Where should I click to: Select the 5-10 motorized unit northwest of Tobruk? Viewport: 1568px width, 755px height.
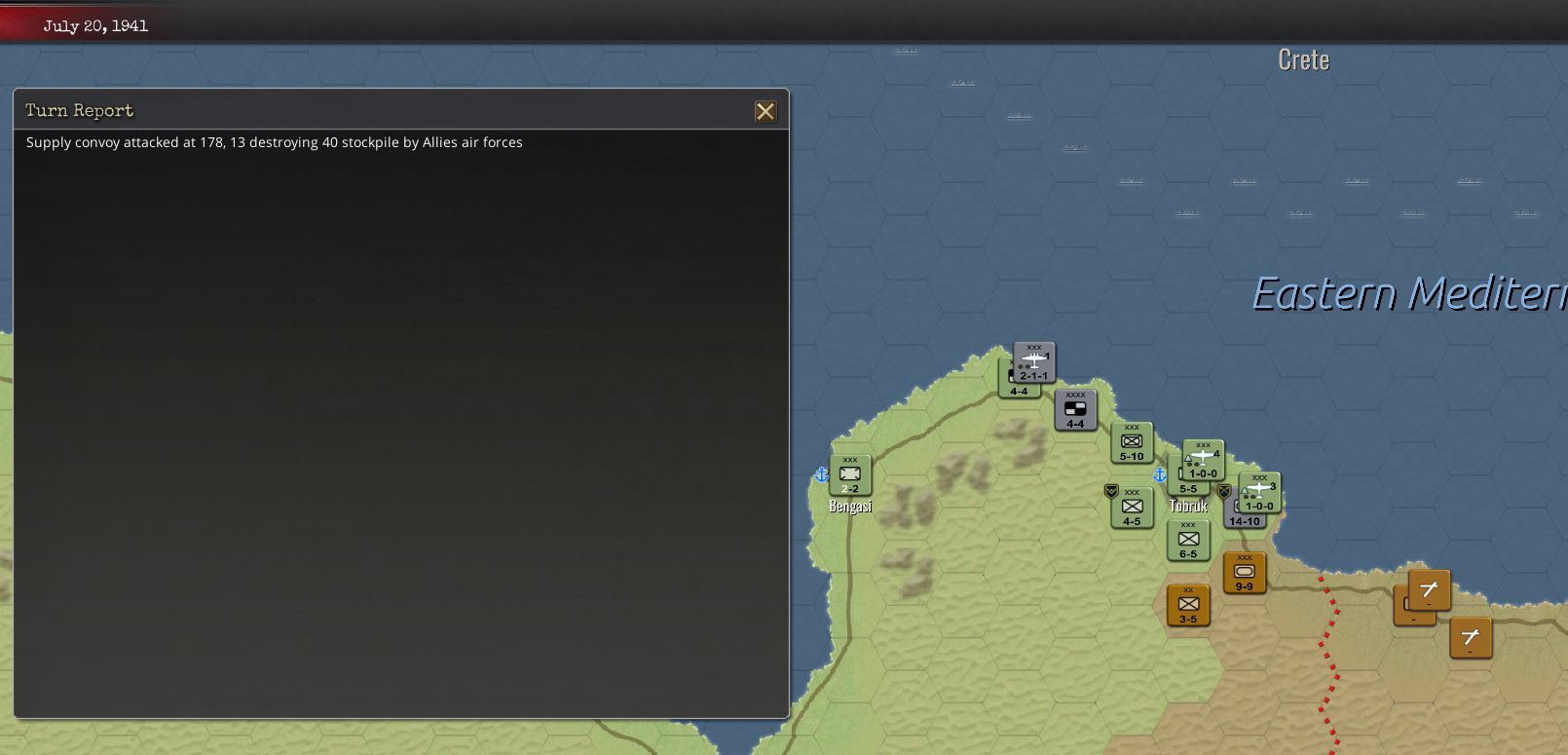coord(1132,441)
